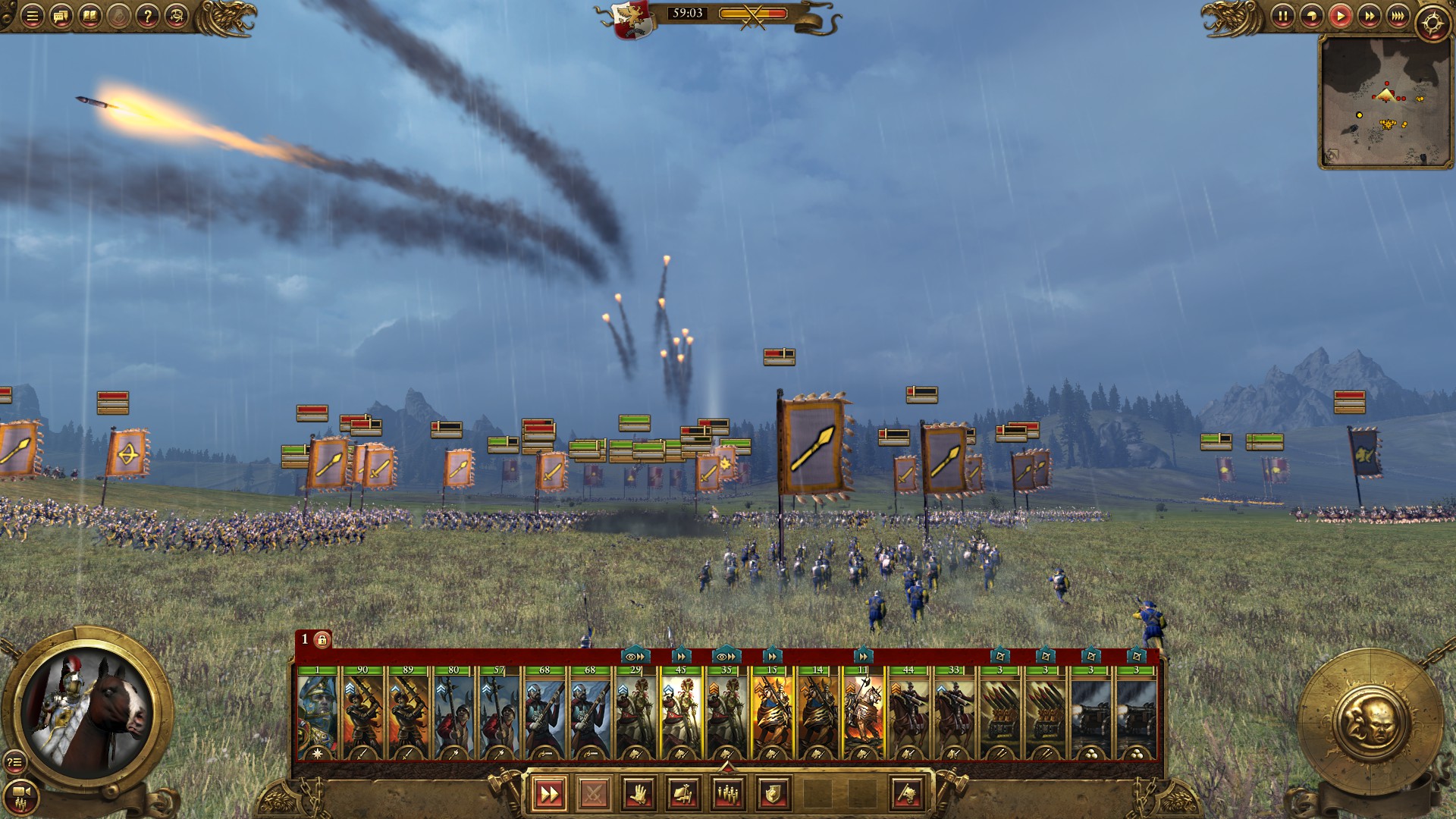The width and height of the screenshot is (1456, 819).
Task: Select the general's unit card
Action: pyautogui.click(x=318, y=713)
